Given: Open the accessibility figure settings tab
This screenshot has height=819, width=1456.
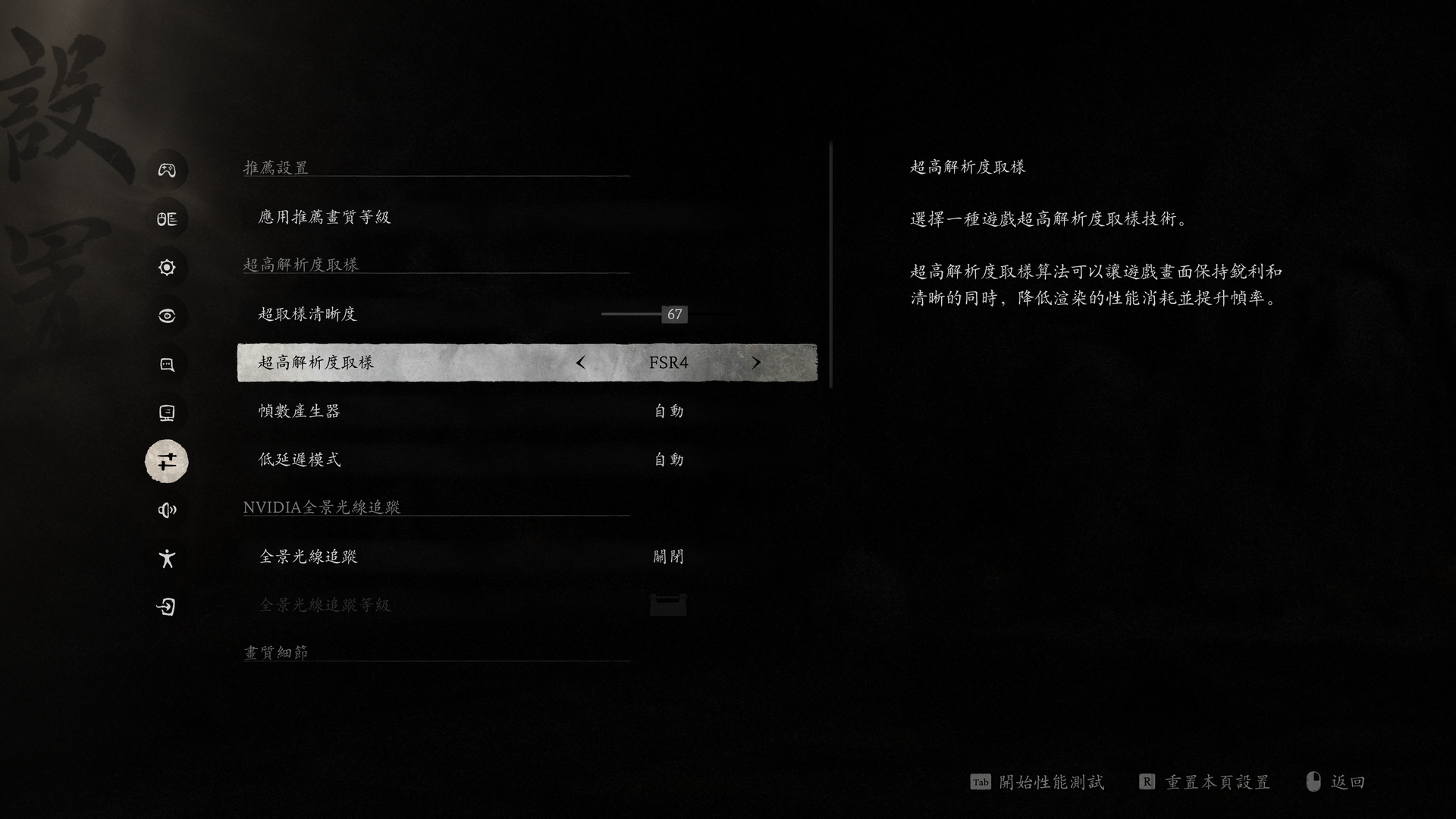Looking at the screenshot, I should tap(167, 559).
